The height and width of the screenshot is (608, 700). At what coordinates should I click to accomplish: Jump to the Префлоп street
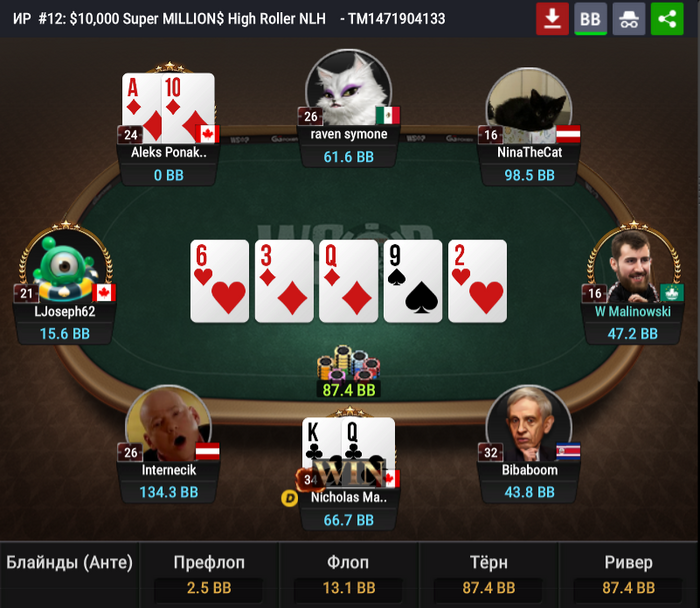click(209, 574)
